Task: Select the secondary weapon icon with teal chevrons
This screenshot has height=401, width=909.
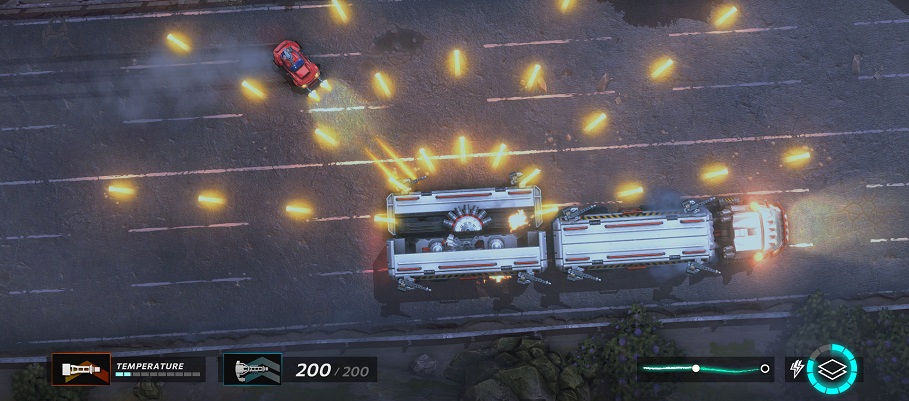Action: pyautogui.click(x=252, y=369)
